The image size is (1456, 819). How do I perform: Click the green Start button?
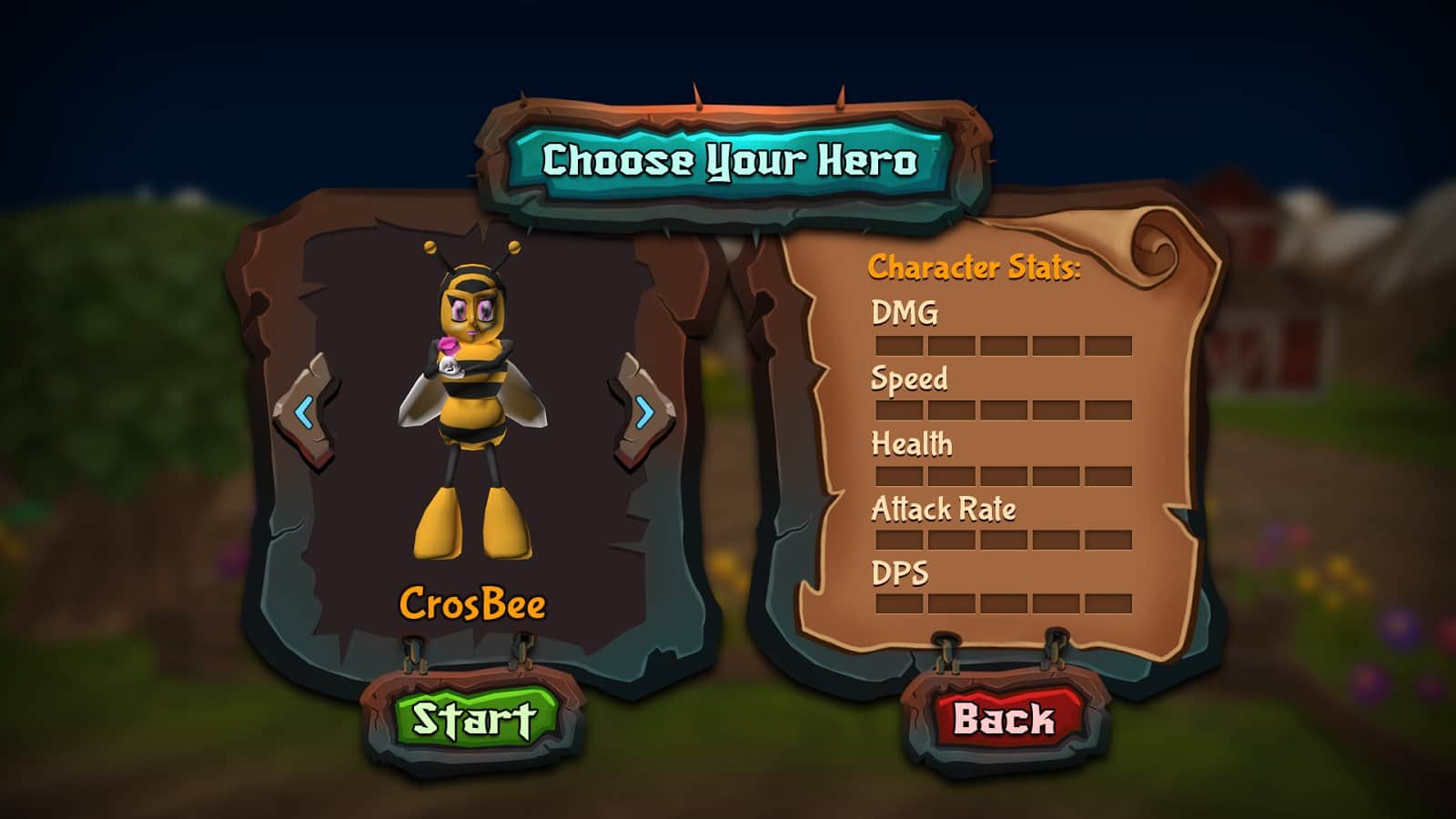click(473, 719)
